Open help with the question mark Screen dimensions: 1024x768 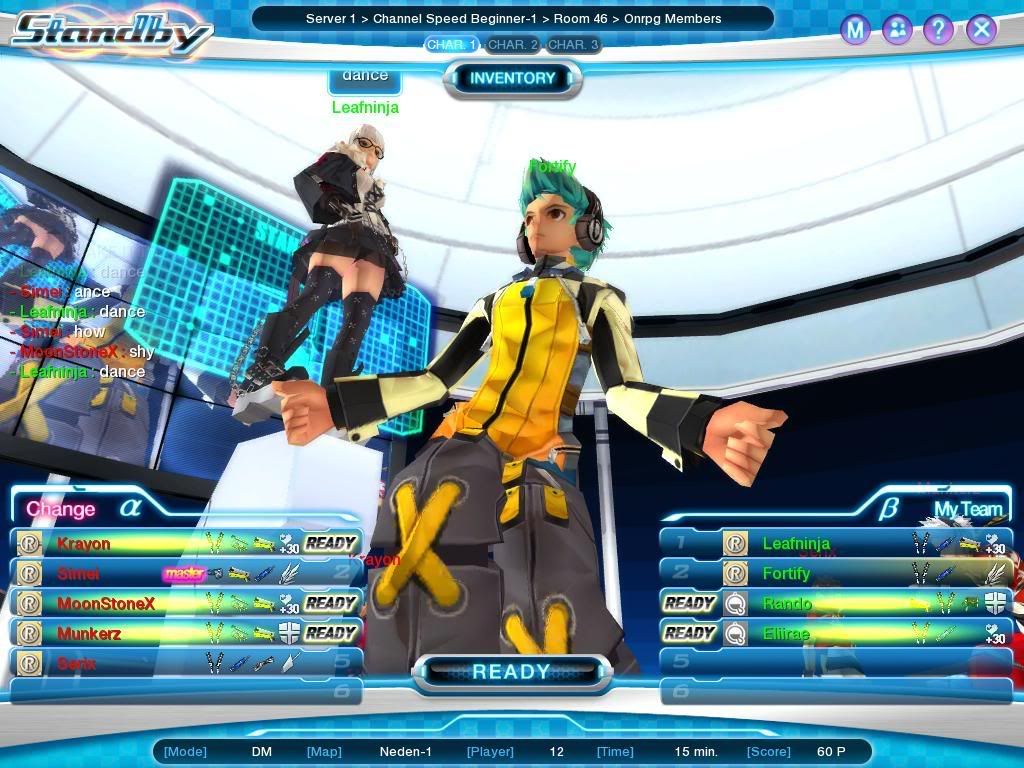click(x=938, y=30)
